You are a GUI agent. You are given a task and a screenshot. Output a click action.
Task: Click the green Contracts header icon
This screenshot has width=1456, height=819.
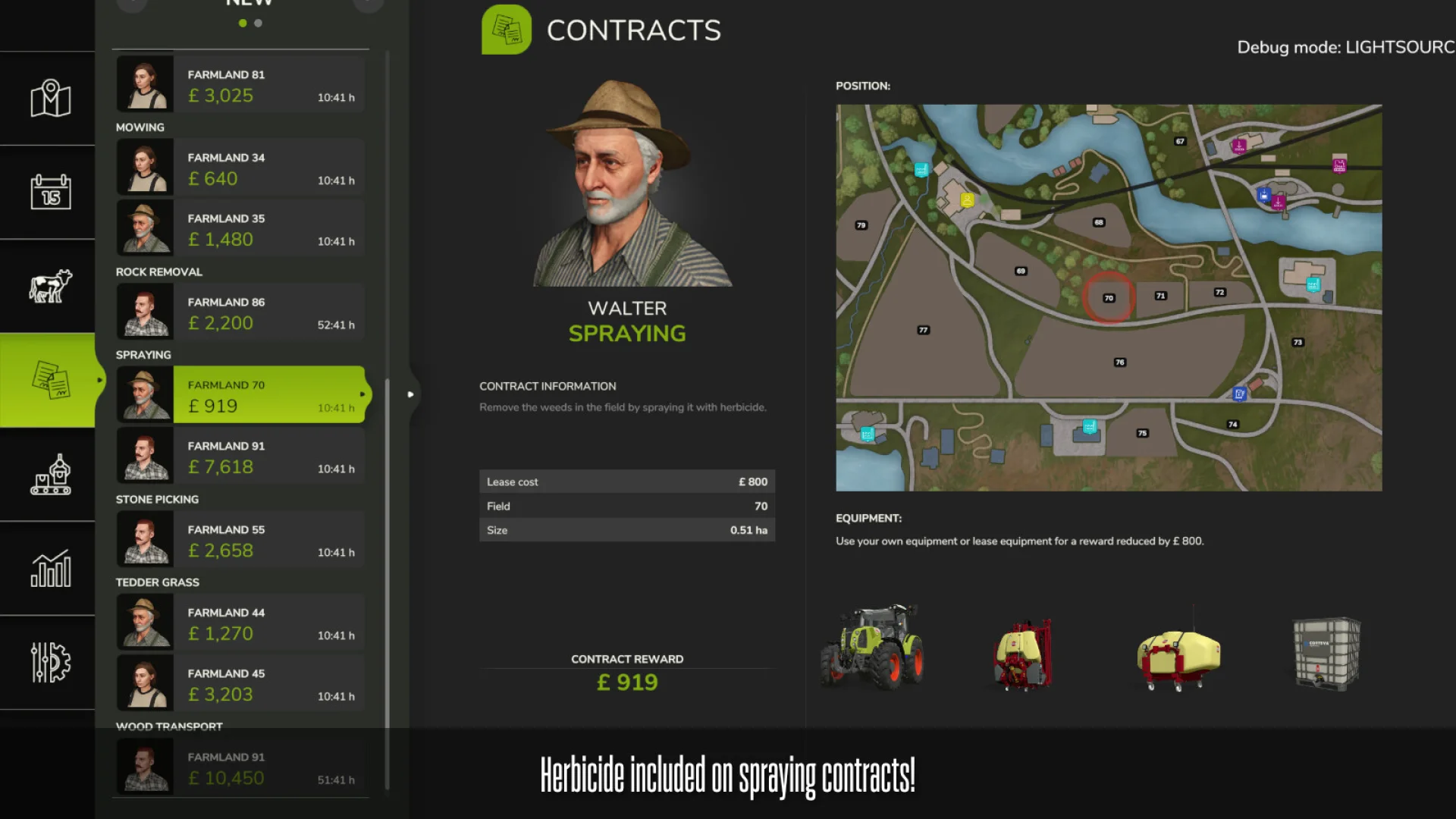coord(507,30)
